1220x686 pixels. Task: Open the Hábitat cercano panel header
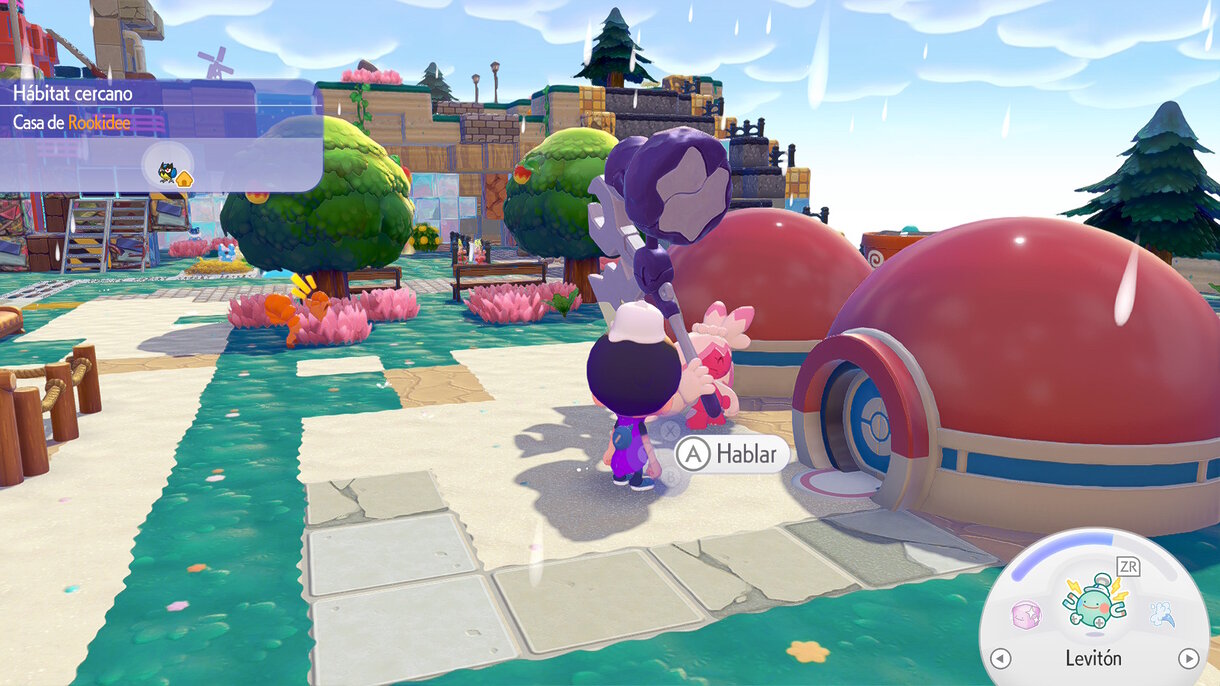tap(73, 94)
